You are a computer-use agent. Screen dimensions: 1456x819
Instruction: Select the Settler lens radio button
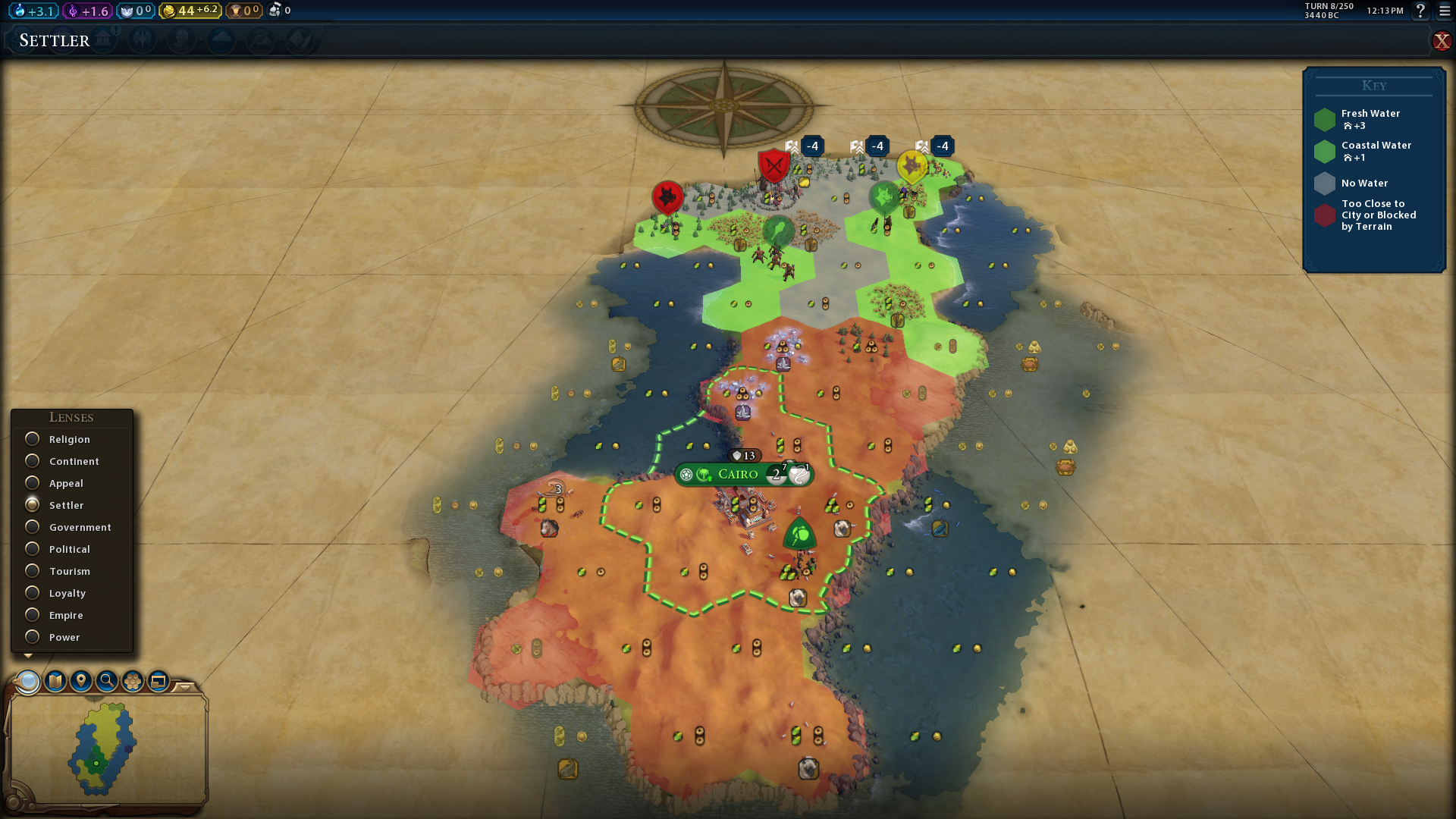(33, 505)
